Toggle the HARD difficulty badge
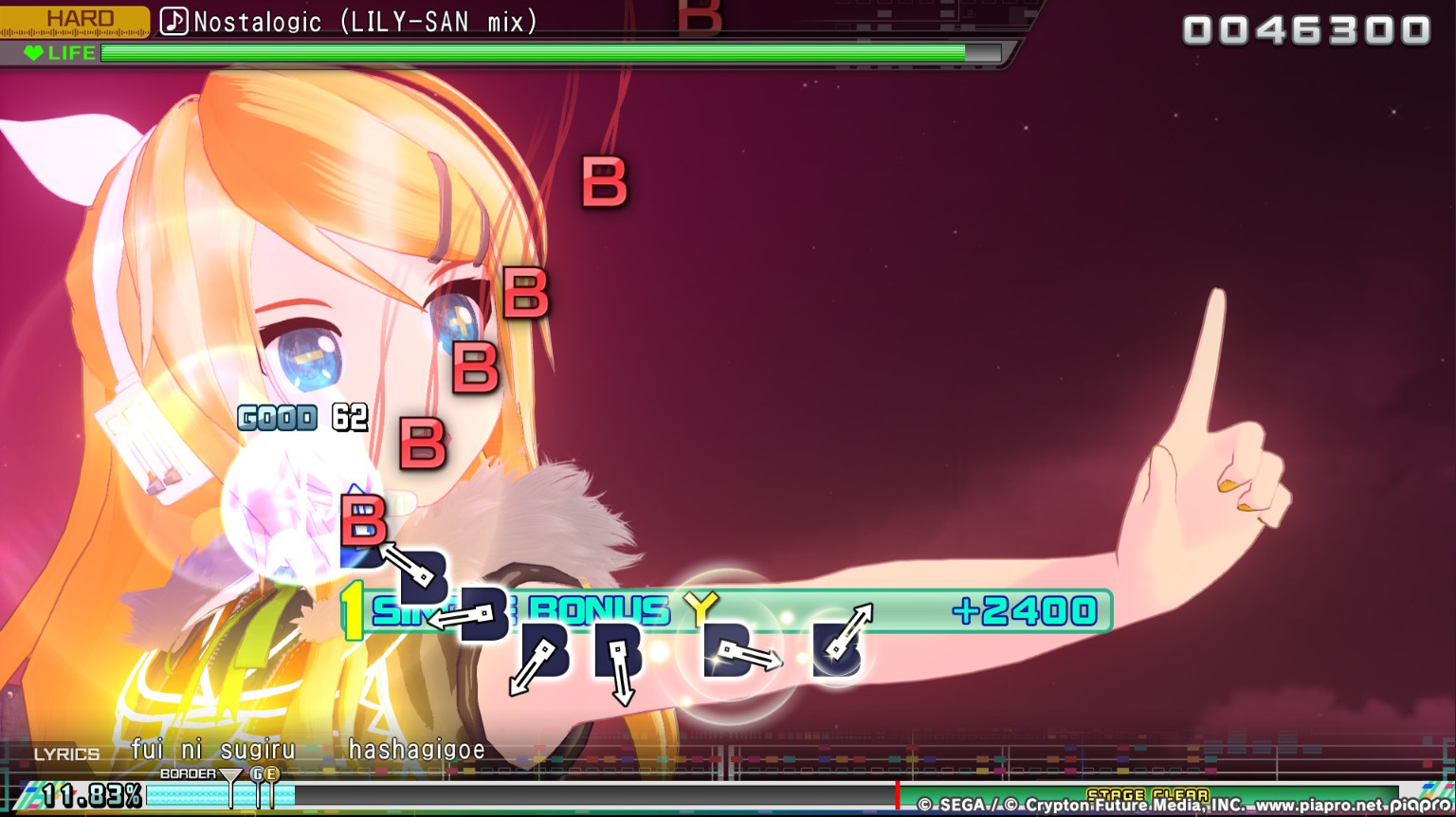 click(x=79, y=17)
